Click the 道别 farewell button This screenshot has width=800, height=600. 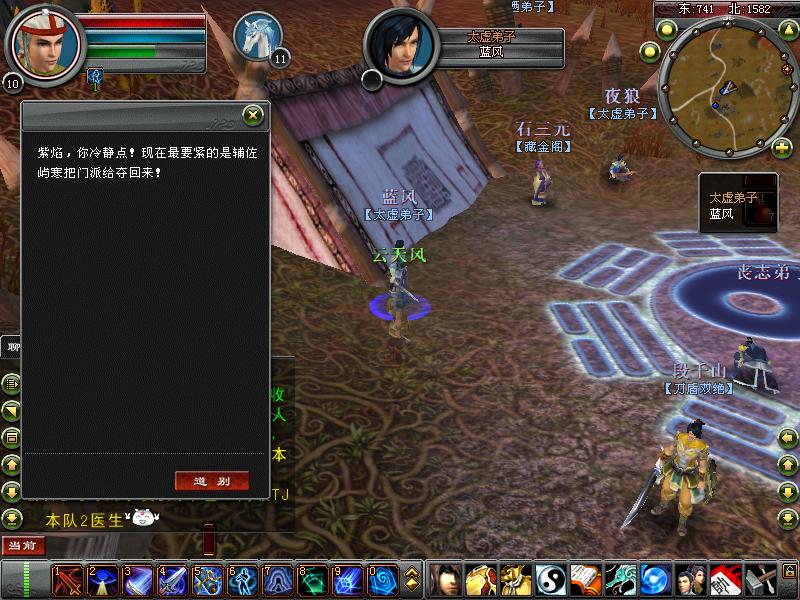(211, 481)
